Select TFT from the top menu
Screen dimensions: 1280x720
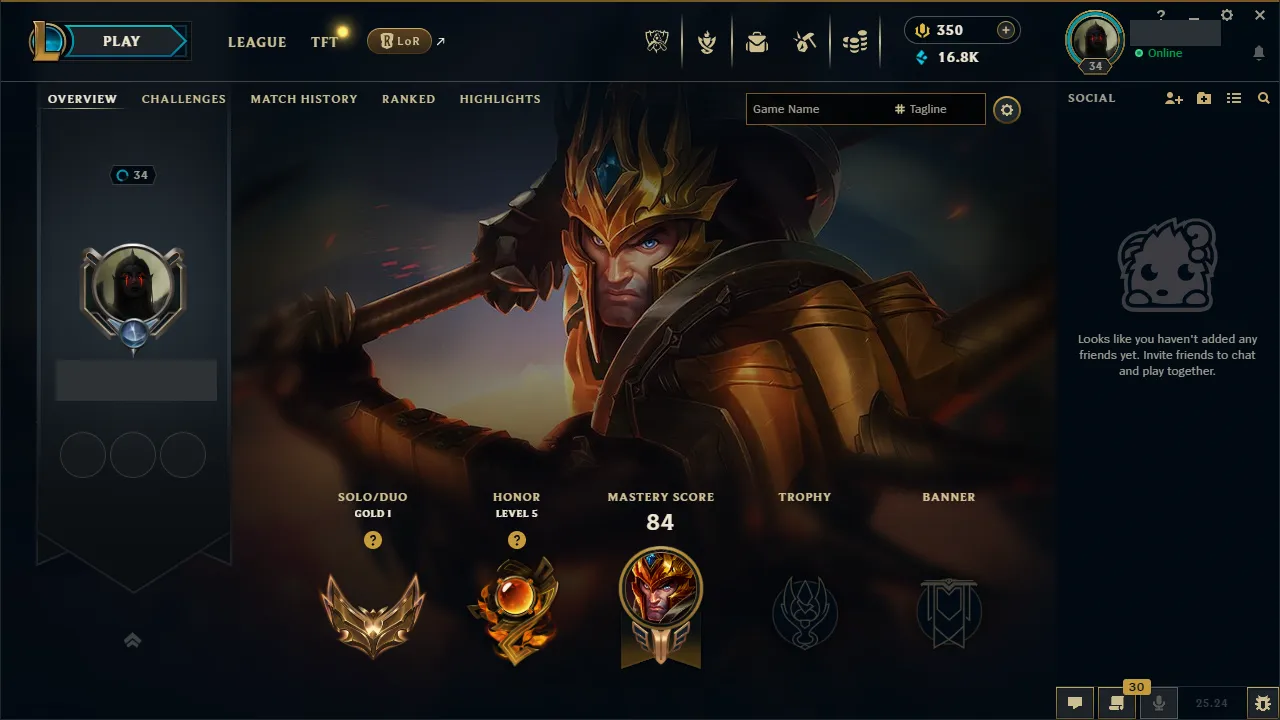324,42
